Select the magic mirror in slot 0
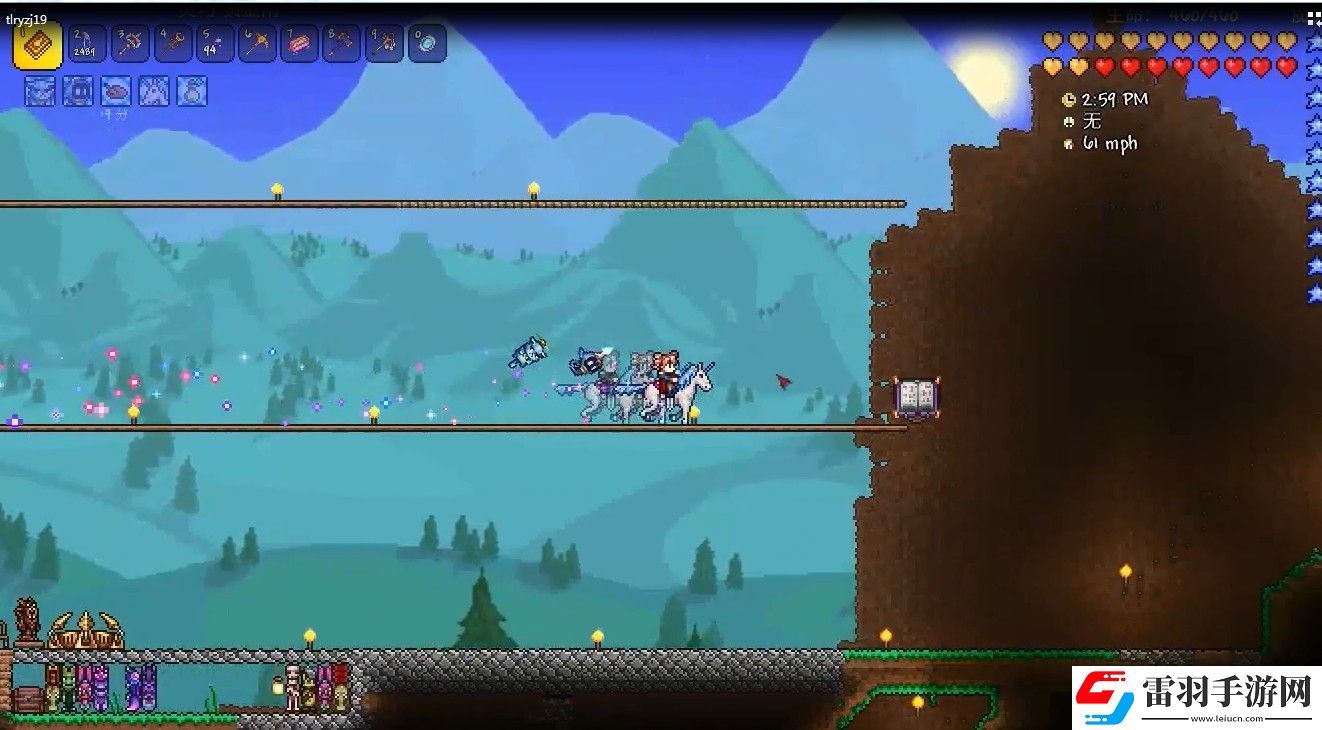 (x=427, y=44)
